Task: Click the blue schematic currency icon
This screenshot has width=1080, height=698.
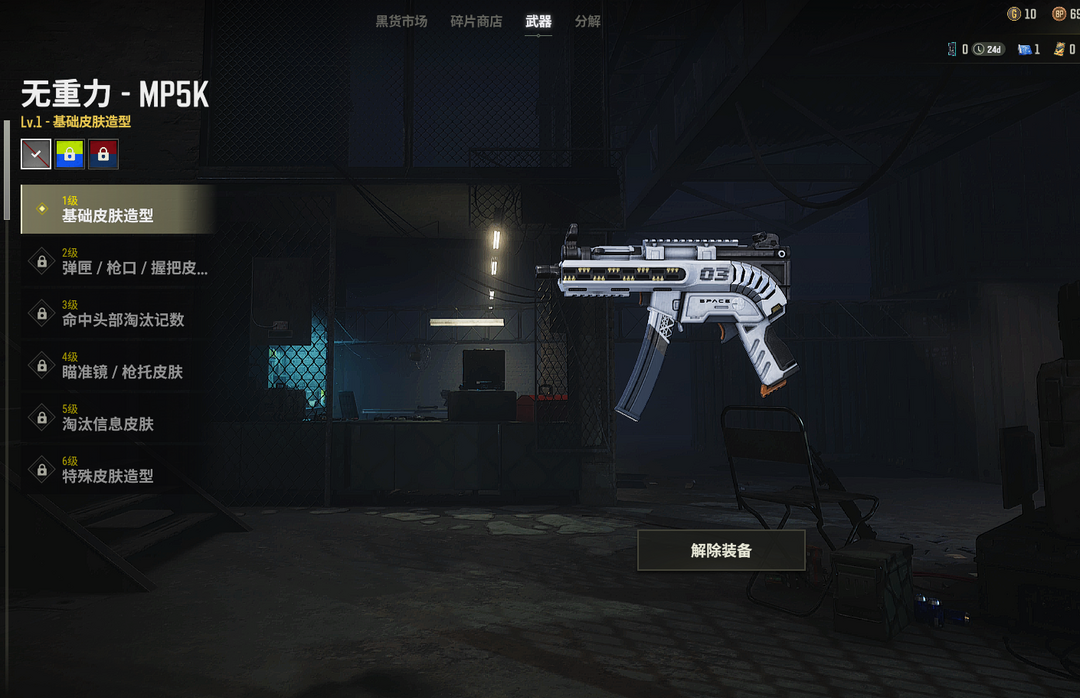Action: 1024,49
